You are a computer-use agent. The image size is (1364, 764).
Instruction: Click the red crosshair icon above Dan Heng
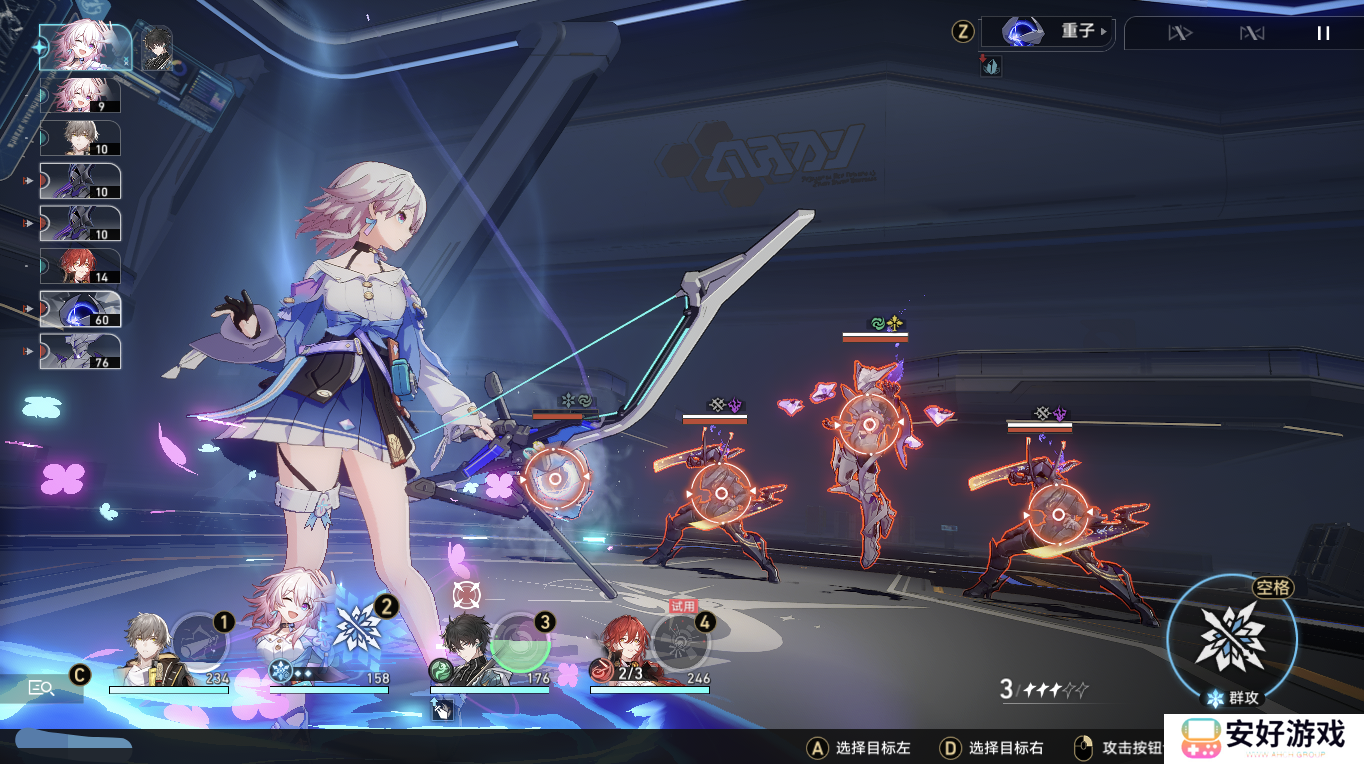[465, 594]
